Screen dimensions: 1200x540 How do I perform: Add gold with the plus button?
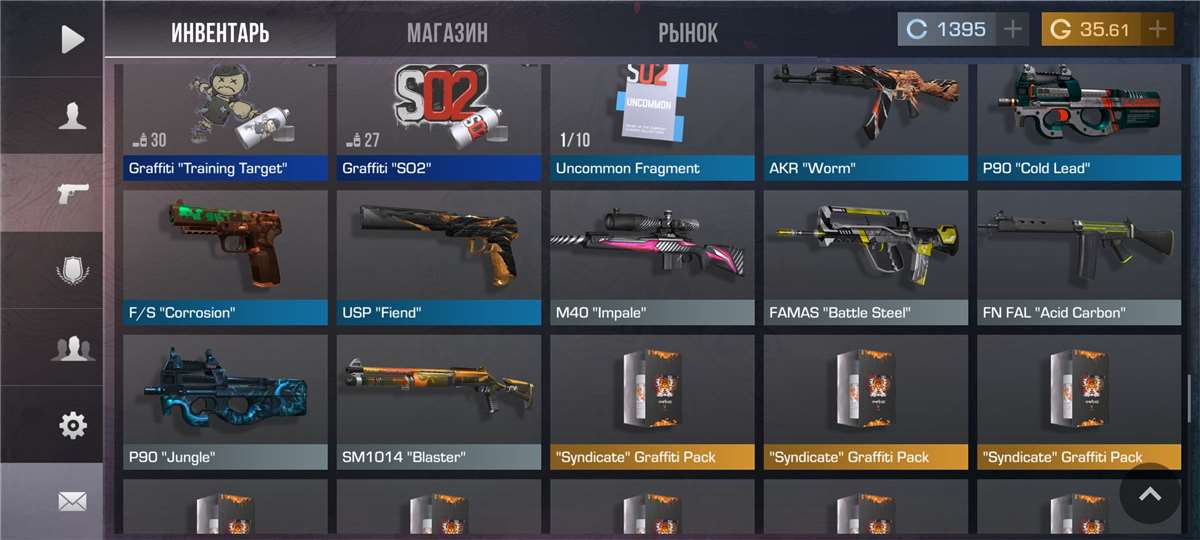pyautogui.click(x=1158, y=29)
